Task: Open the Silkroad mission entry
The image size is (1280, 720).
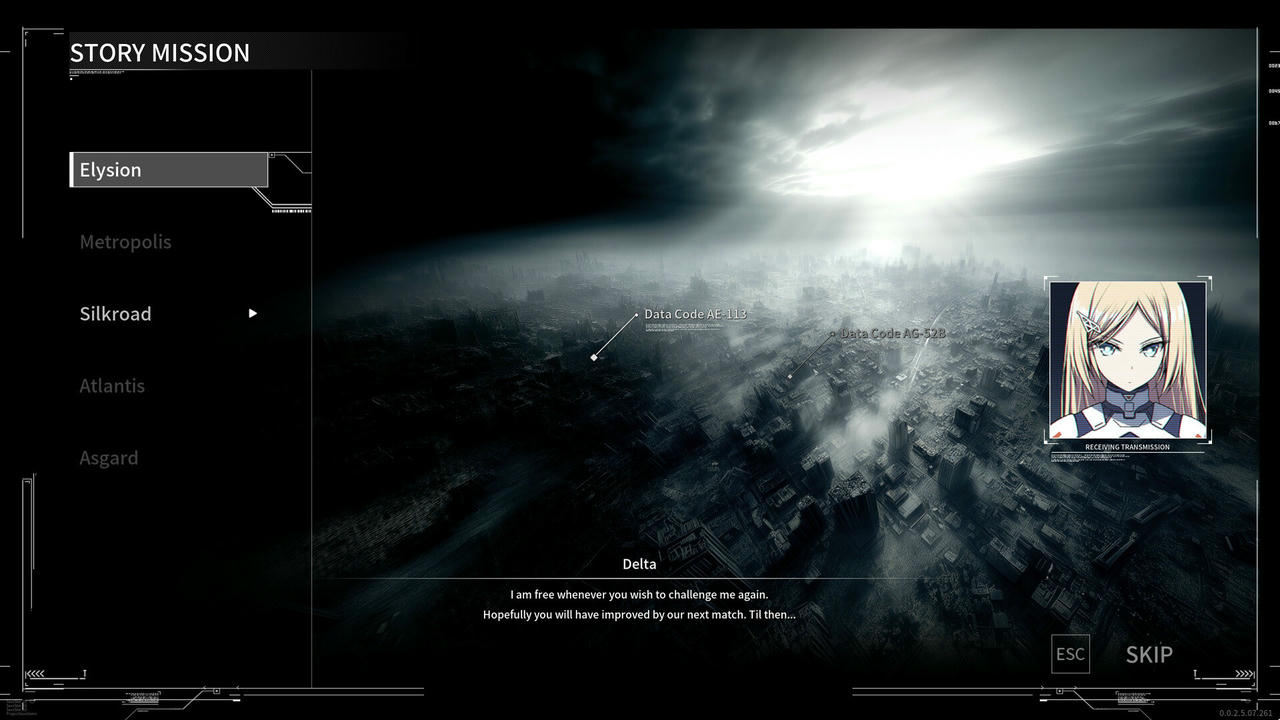Action: point(116,314)
